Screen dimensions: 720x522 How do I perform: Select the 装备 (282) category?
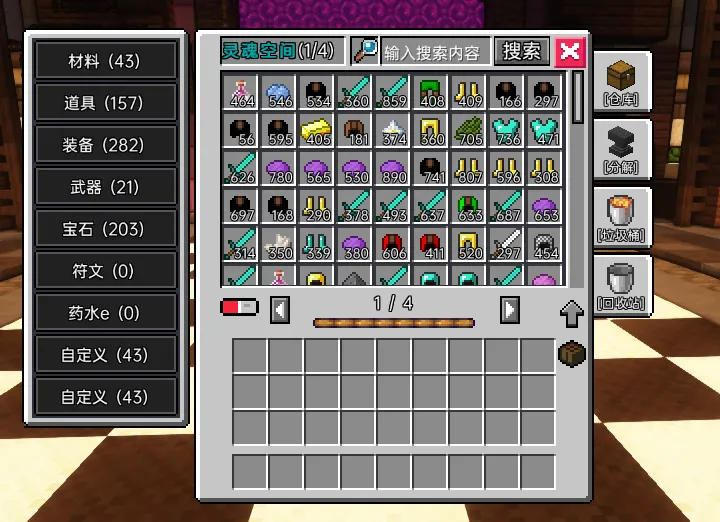[104, 145]
